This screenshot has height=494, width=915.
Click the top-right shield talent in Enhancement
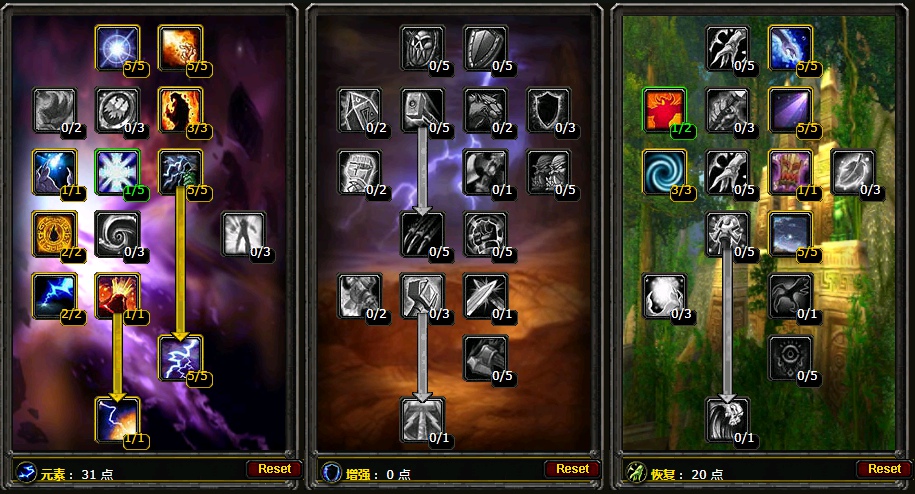pyautogui.click(x=486, y=47)
